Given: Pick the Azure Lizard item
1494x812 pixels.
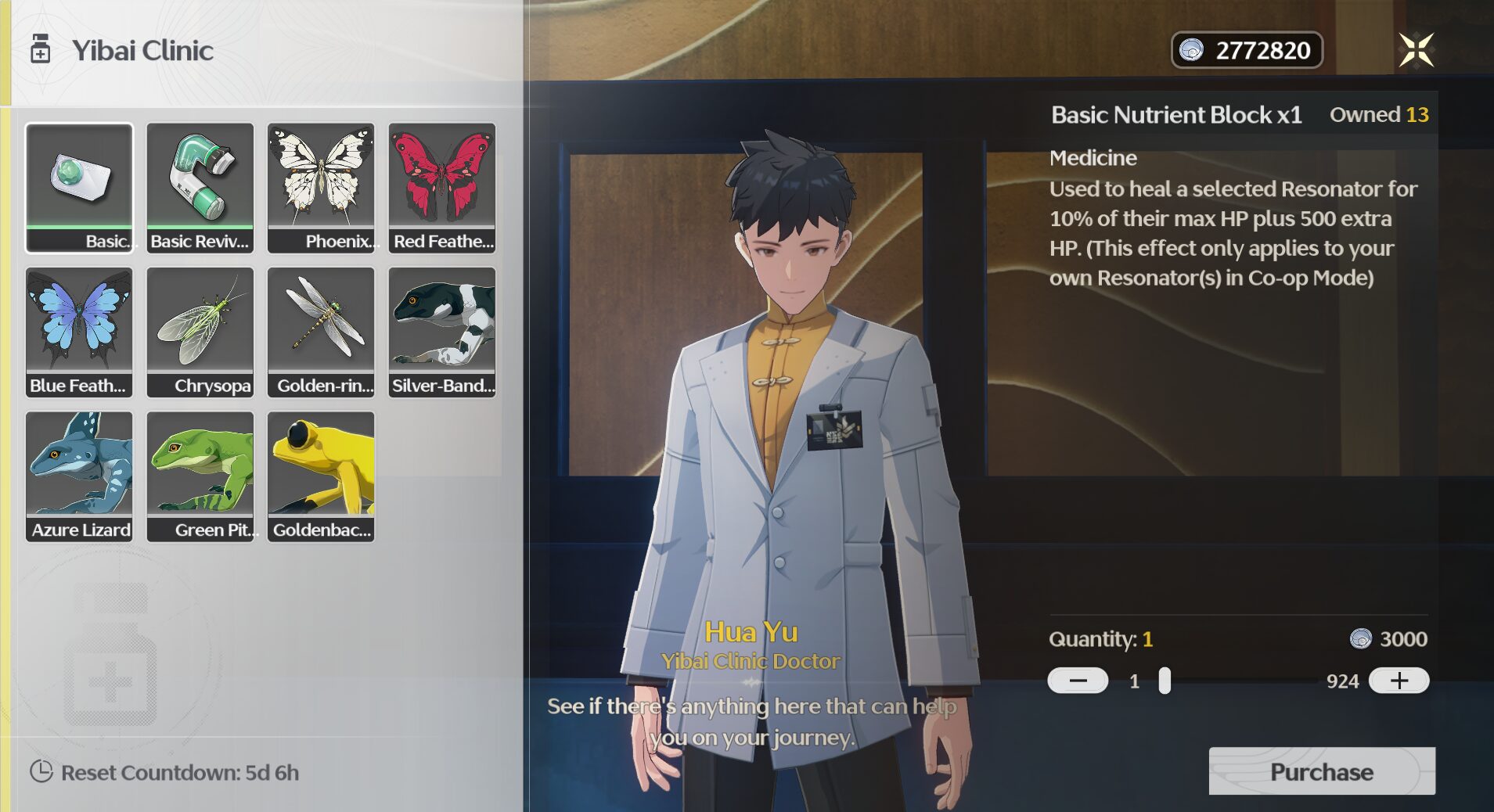Looking at the screenshot, I should tap(79, 476).
